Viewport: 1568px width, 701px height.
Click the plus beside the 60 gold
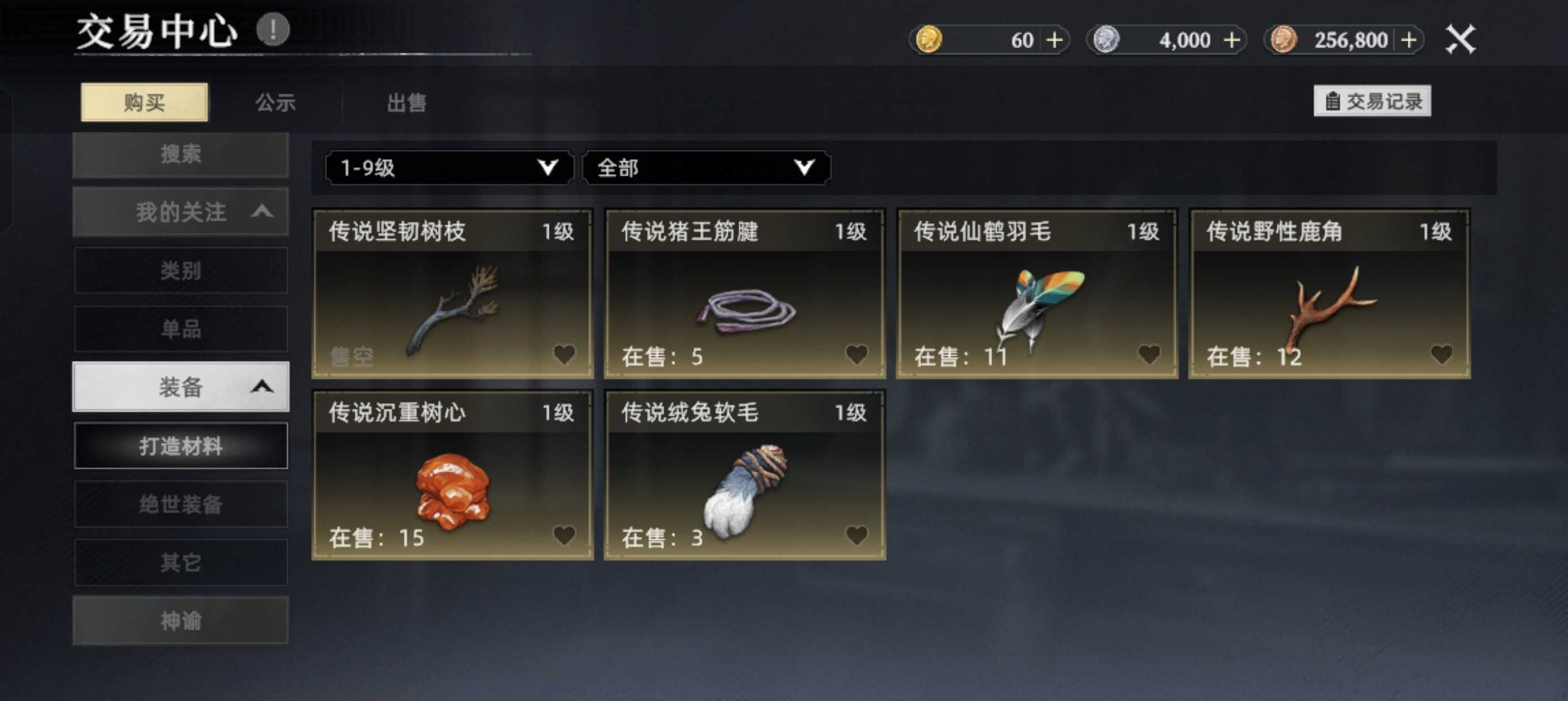[x=1055, y=39]
